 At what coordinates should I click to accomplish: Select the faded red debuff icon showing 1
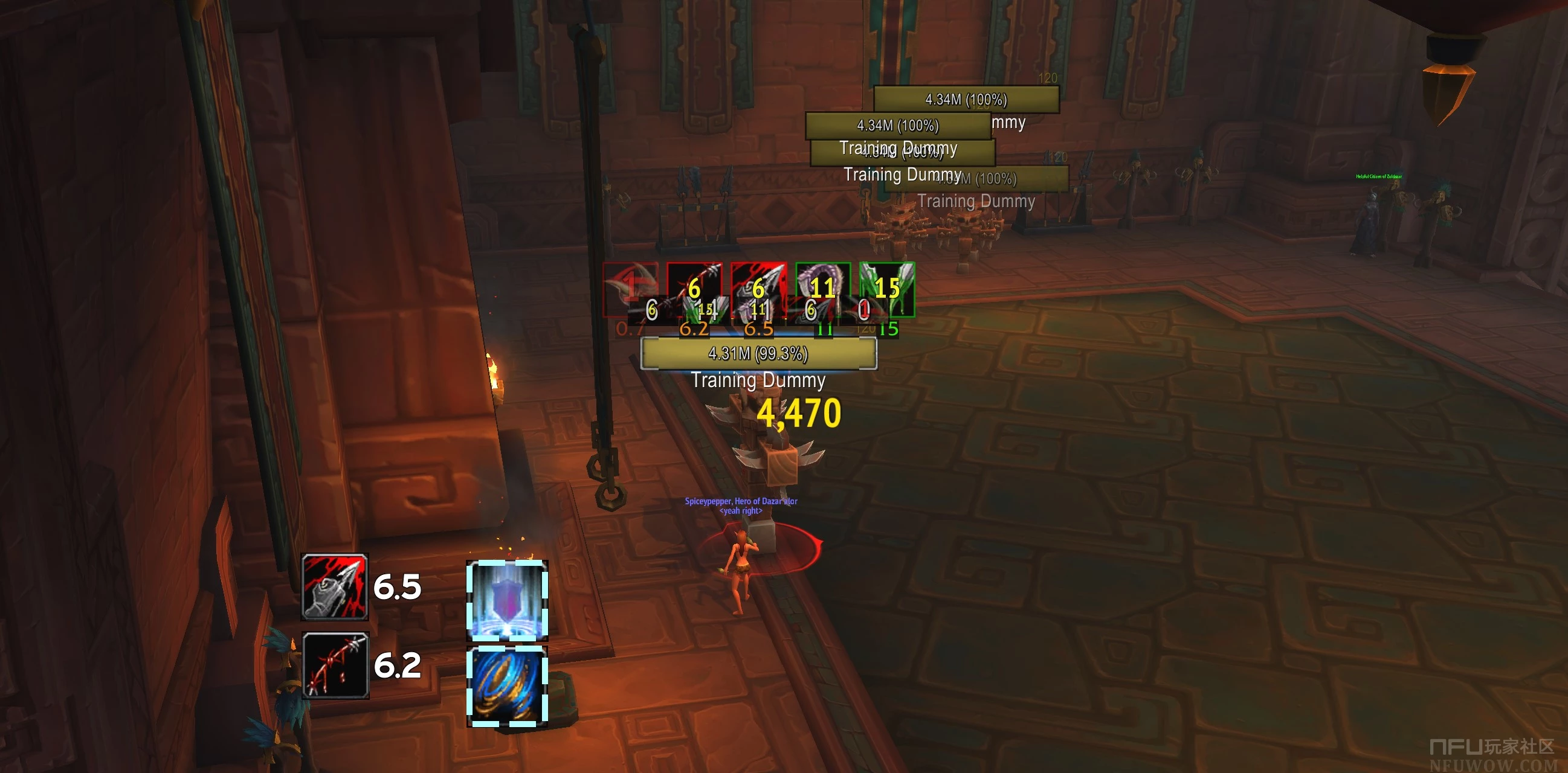click(630, 289)
